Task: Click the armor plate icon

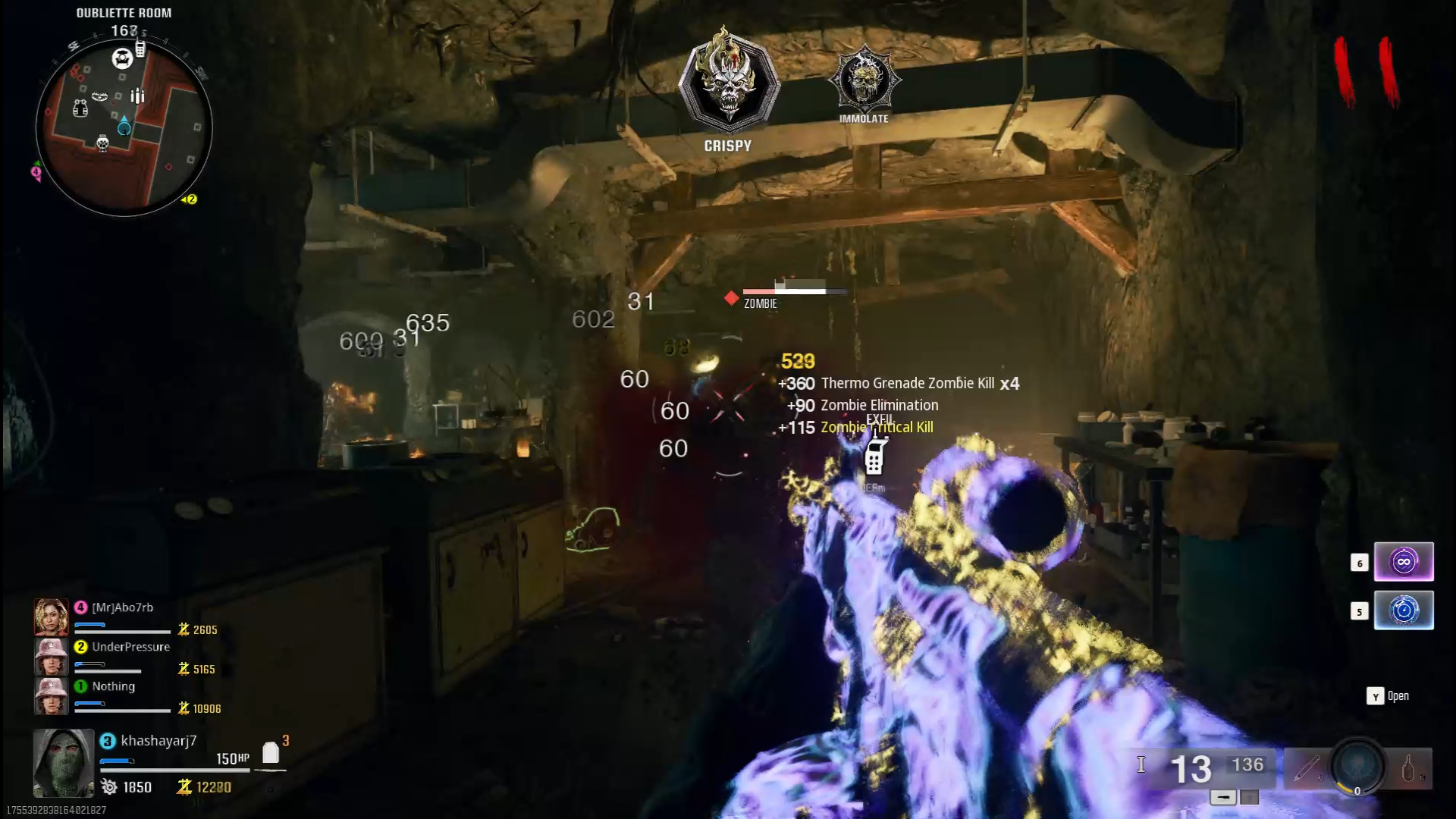Action: (x=271, y=752)
